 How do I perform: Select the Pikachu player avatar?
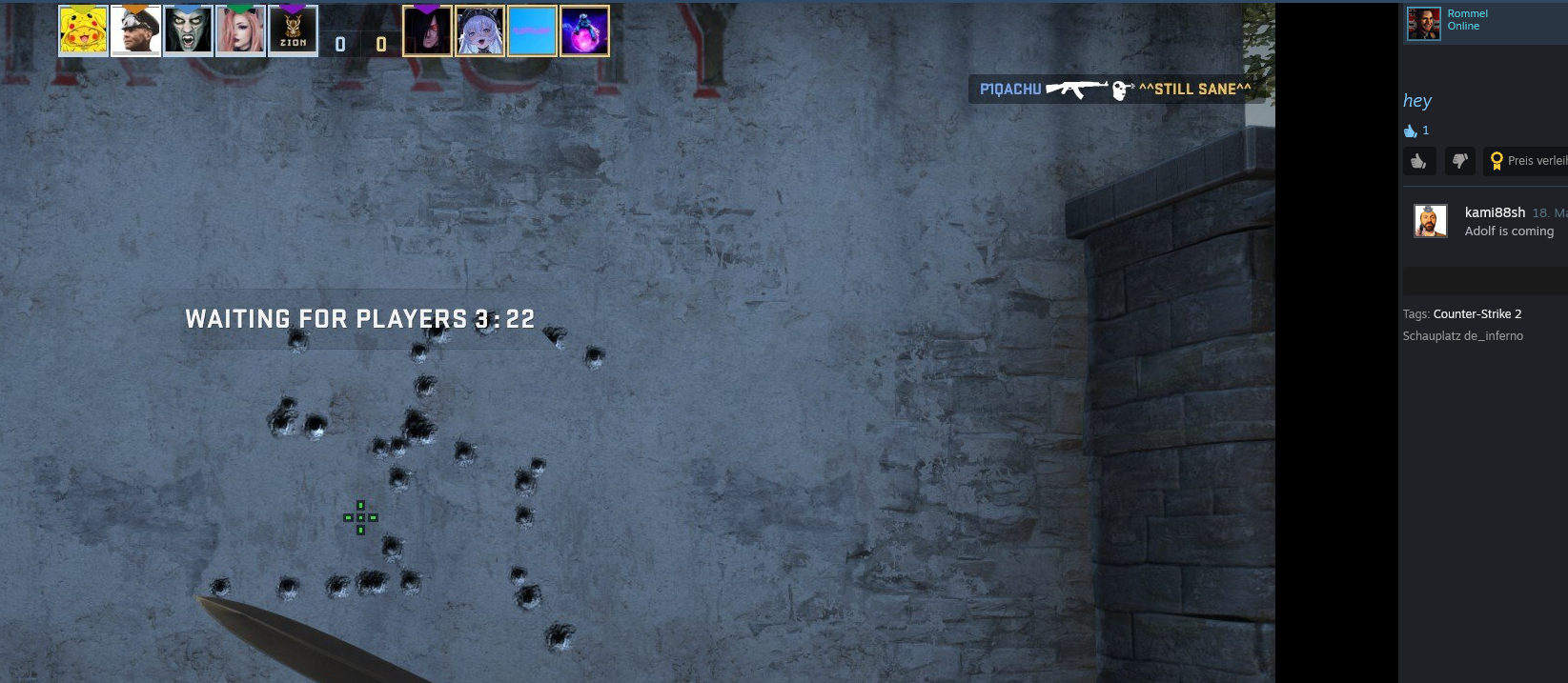pos(83,30)
